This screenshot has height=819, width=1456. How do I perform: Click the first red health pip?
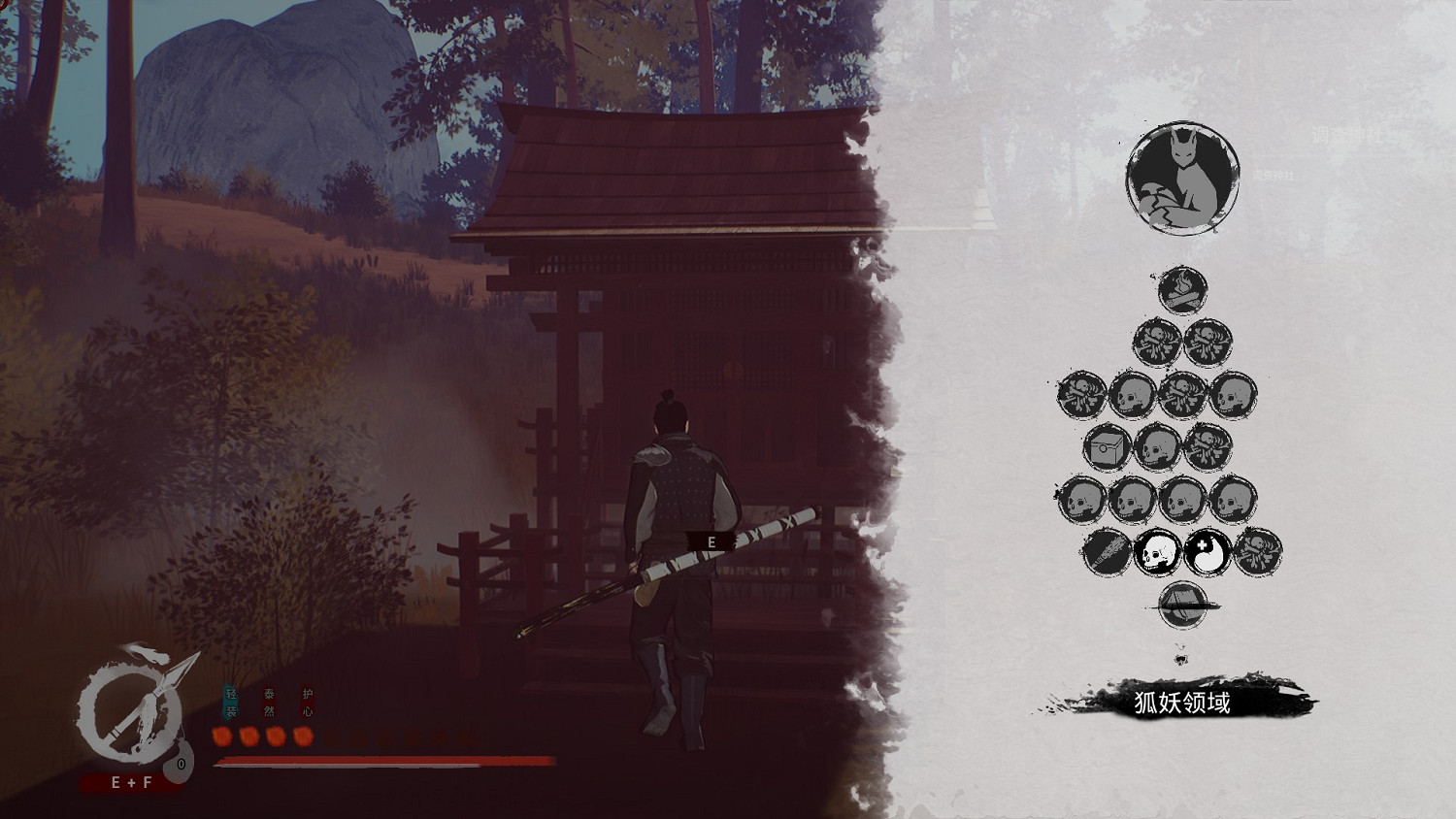224,736
